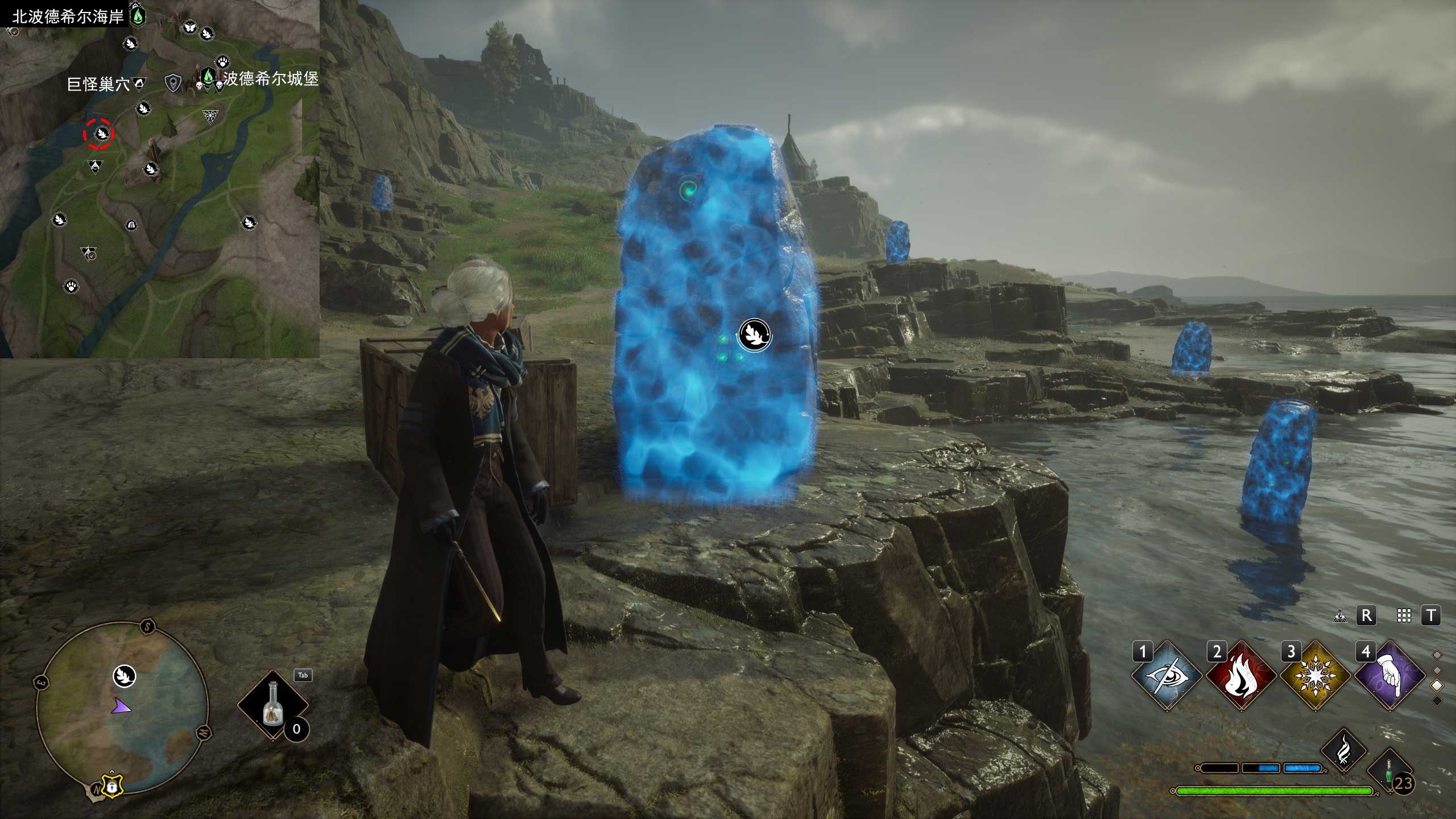Choose the 巨怪巢穴 troll lair label
This screenshot has width=1456, height=819.
[x=98, y=85]
